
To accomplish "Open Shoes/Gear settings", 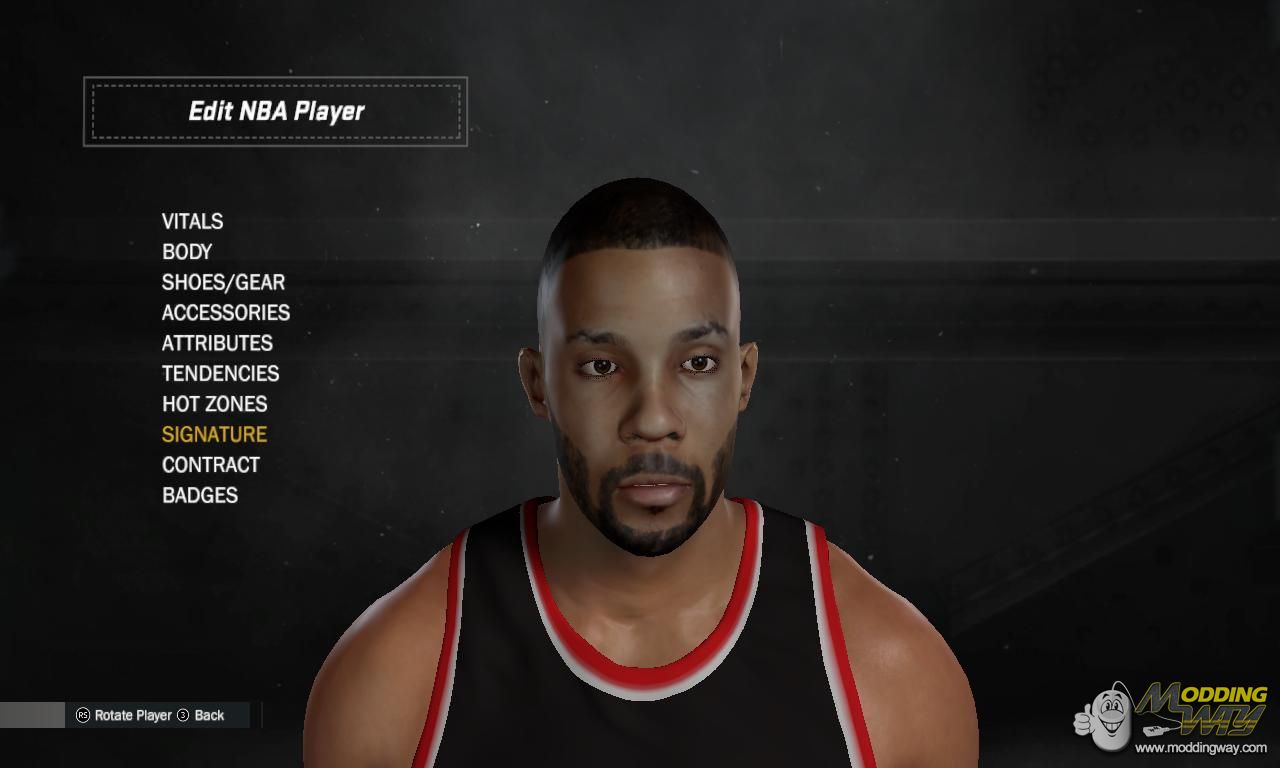I will (223, 282).
